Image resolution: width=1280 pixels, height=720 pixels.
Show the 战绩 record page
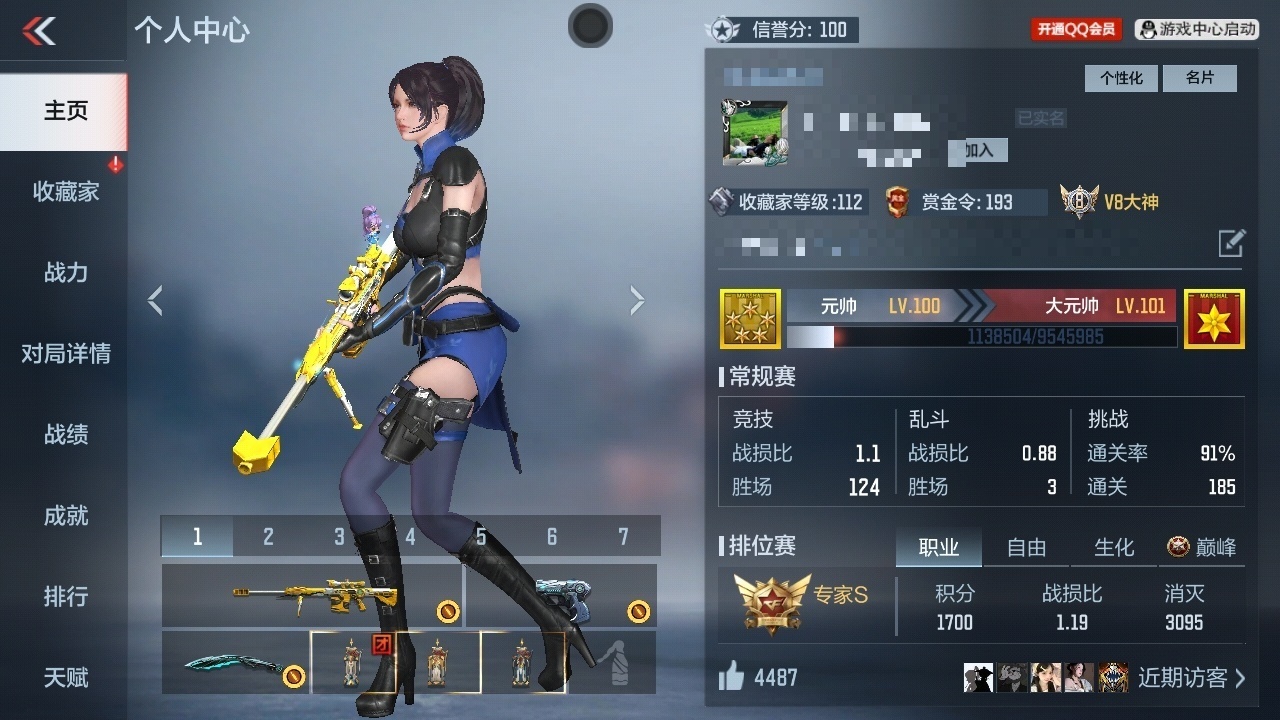[65, 434]
